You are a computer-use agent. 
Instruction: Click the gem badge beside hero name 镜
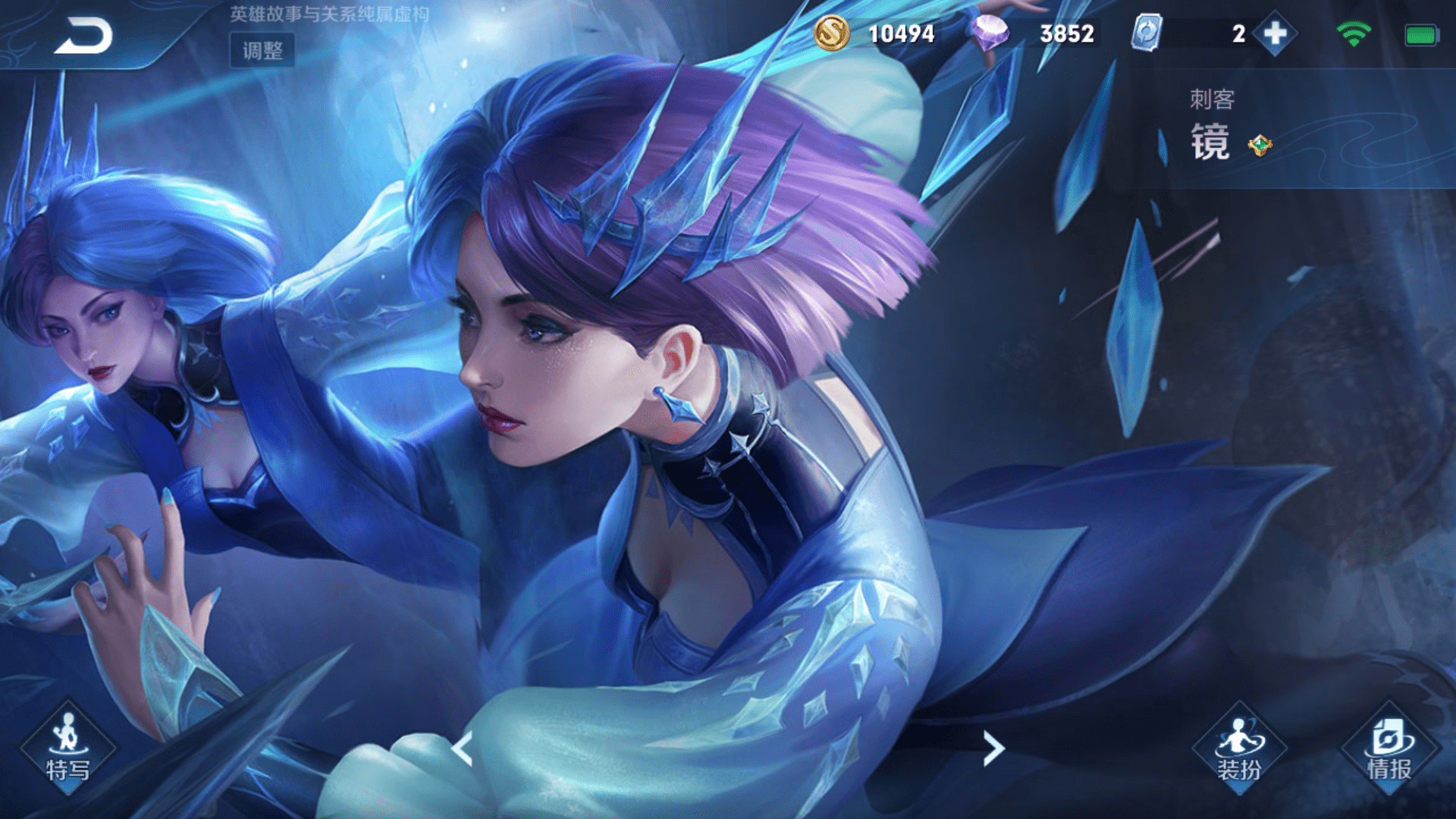1260,145
